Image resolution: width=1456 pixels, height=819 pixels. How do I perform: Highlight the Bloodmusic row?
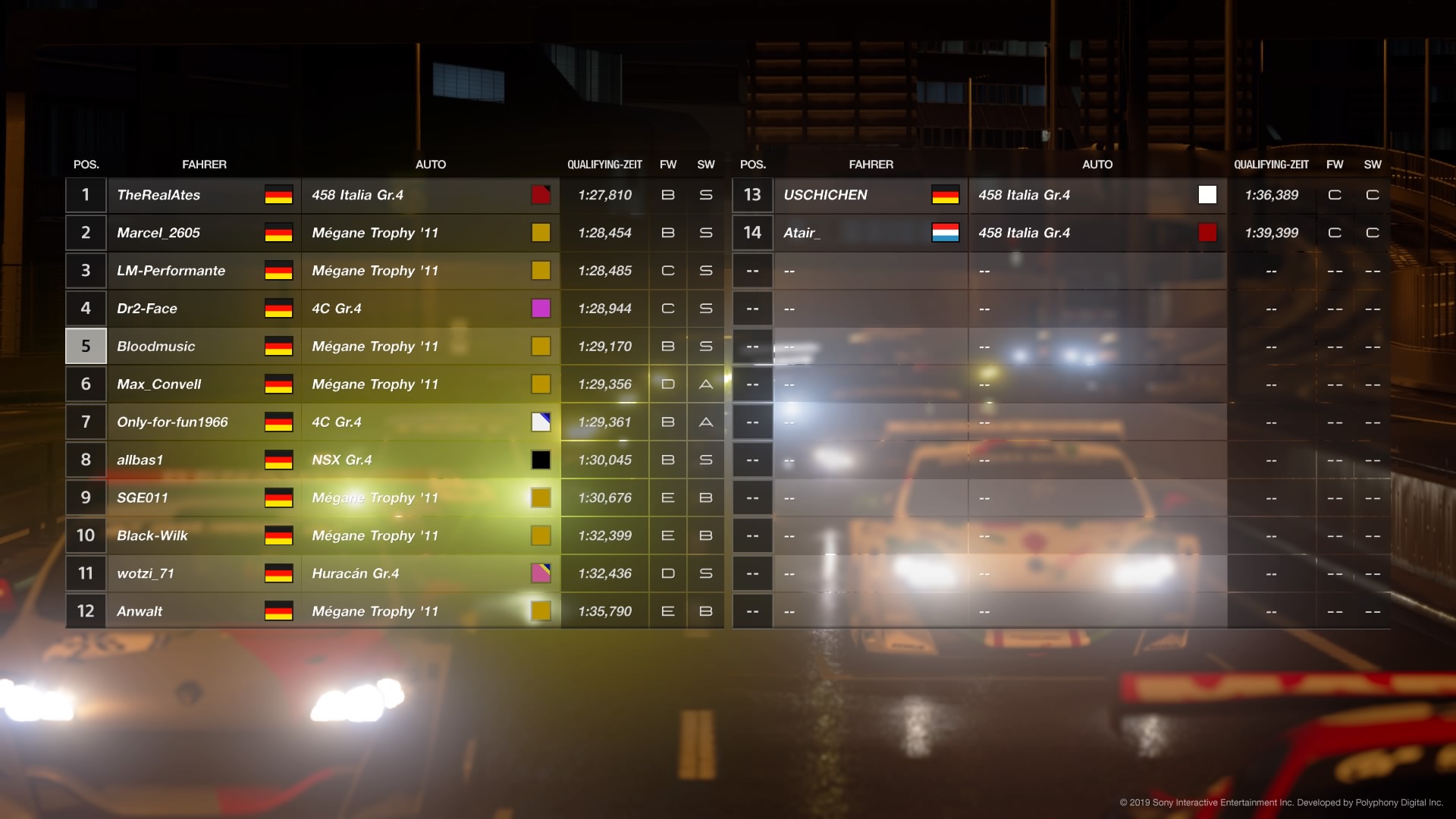coord(156,347)
